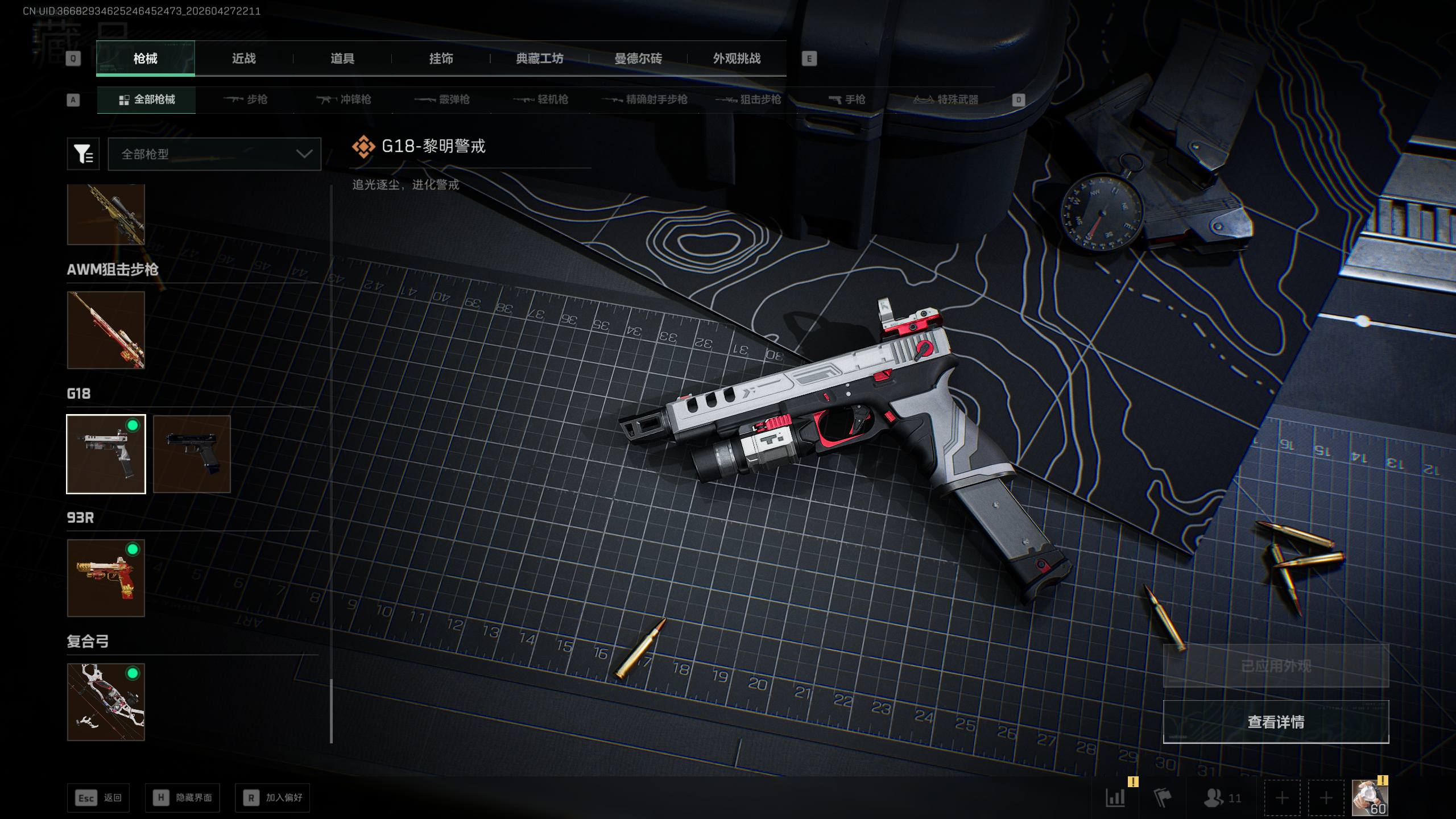Filter weapons by 手枪 pistols

tap(847, 100)
